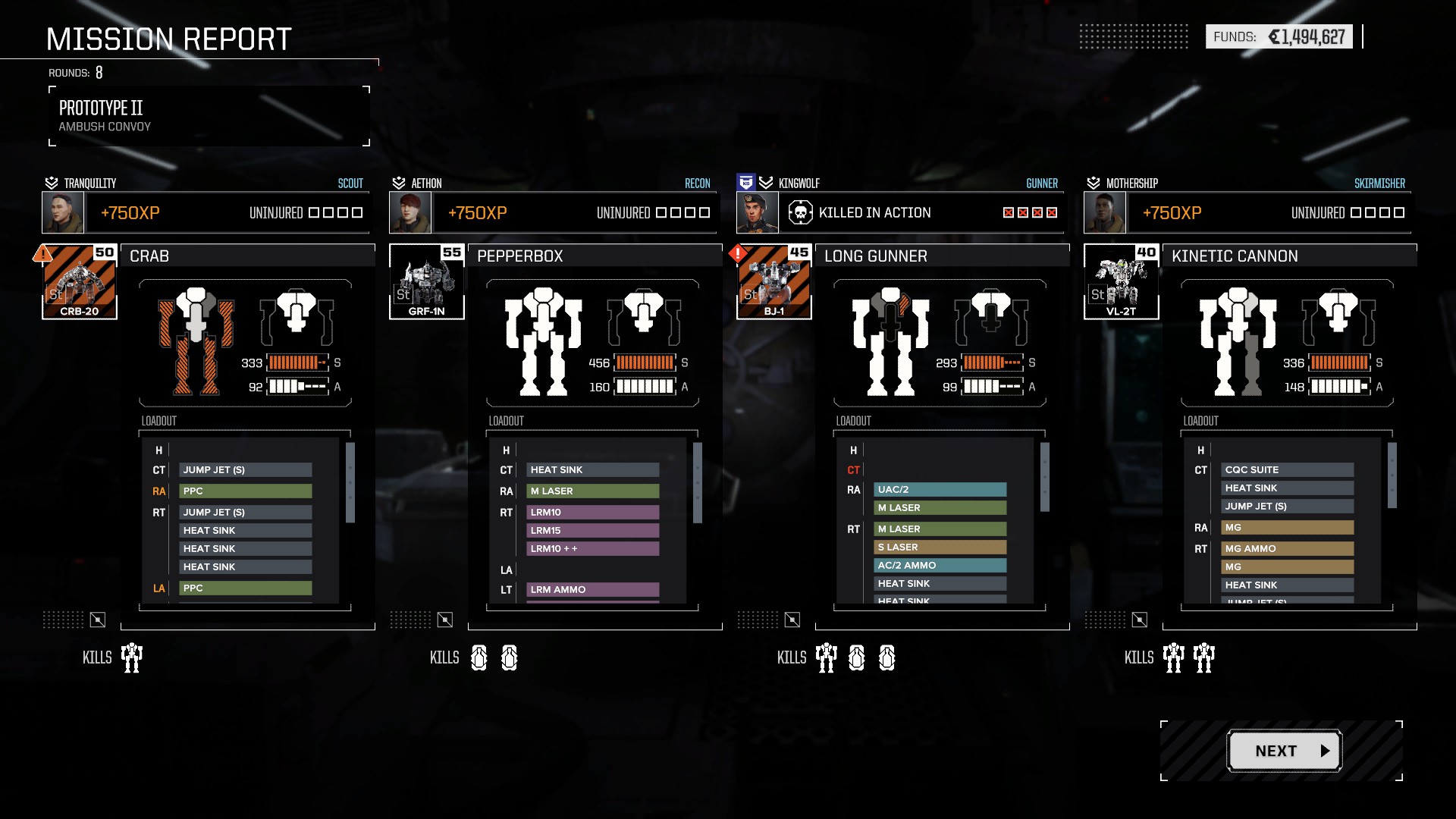Click the Long Gunner loadout scrollbar
The height and width of the screenshot is (819, 1456).
[1045, 478]
